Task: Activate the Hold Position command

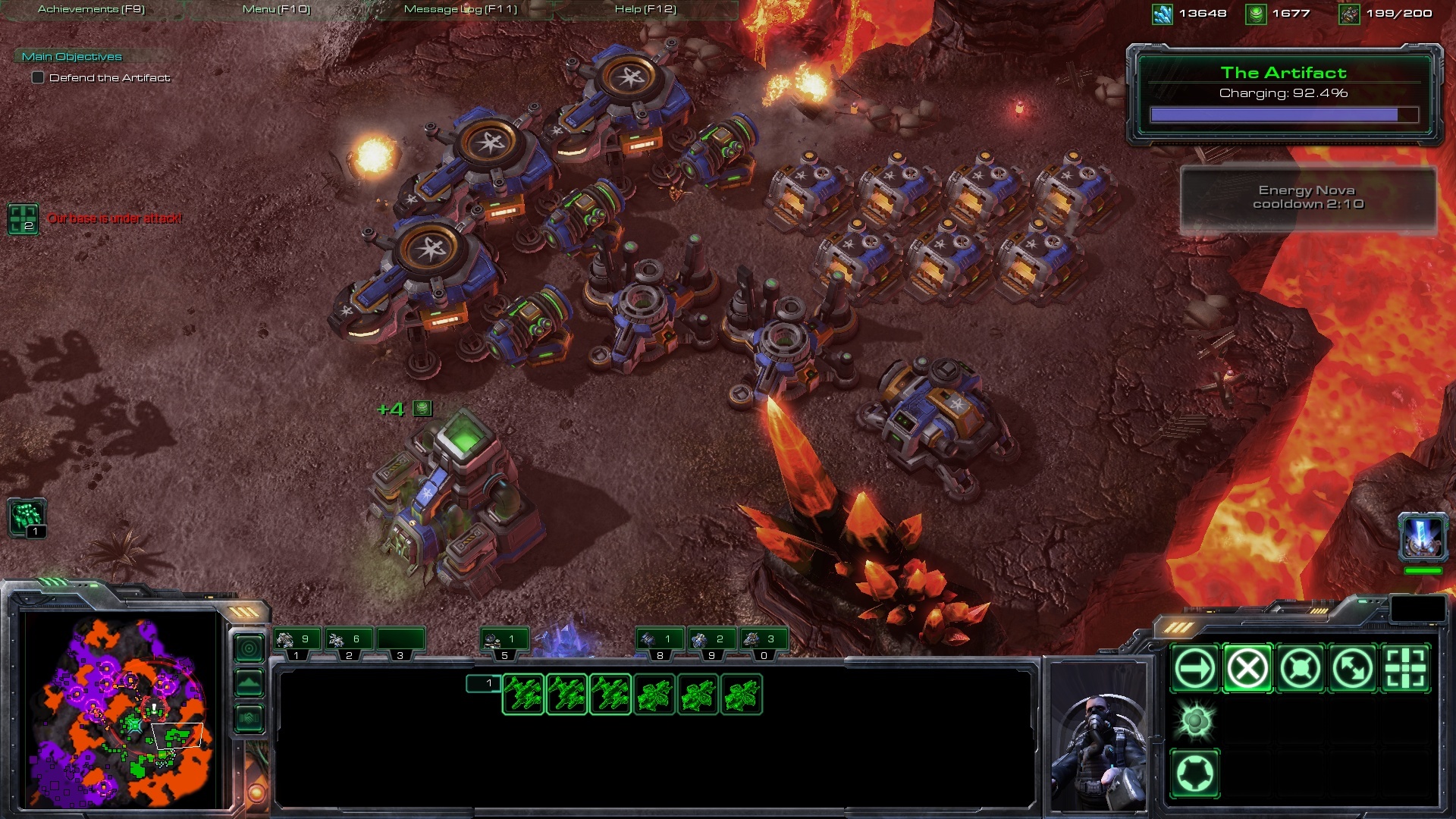Action: (1300, 669)
